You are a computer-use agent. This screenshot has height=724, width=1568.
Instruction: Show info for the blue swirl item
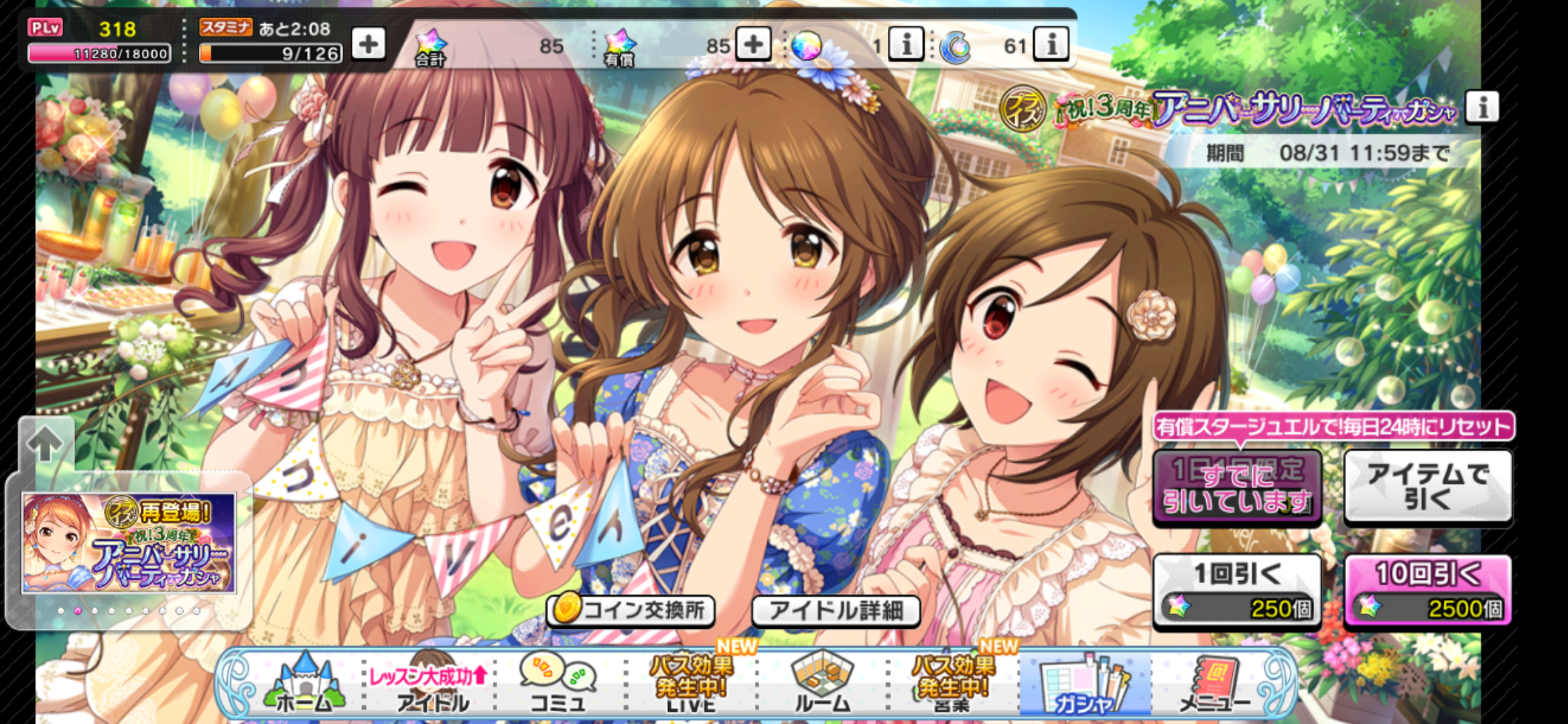coord(1051,45)
